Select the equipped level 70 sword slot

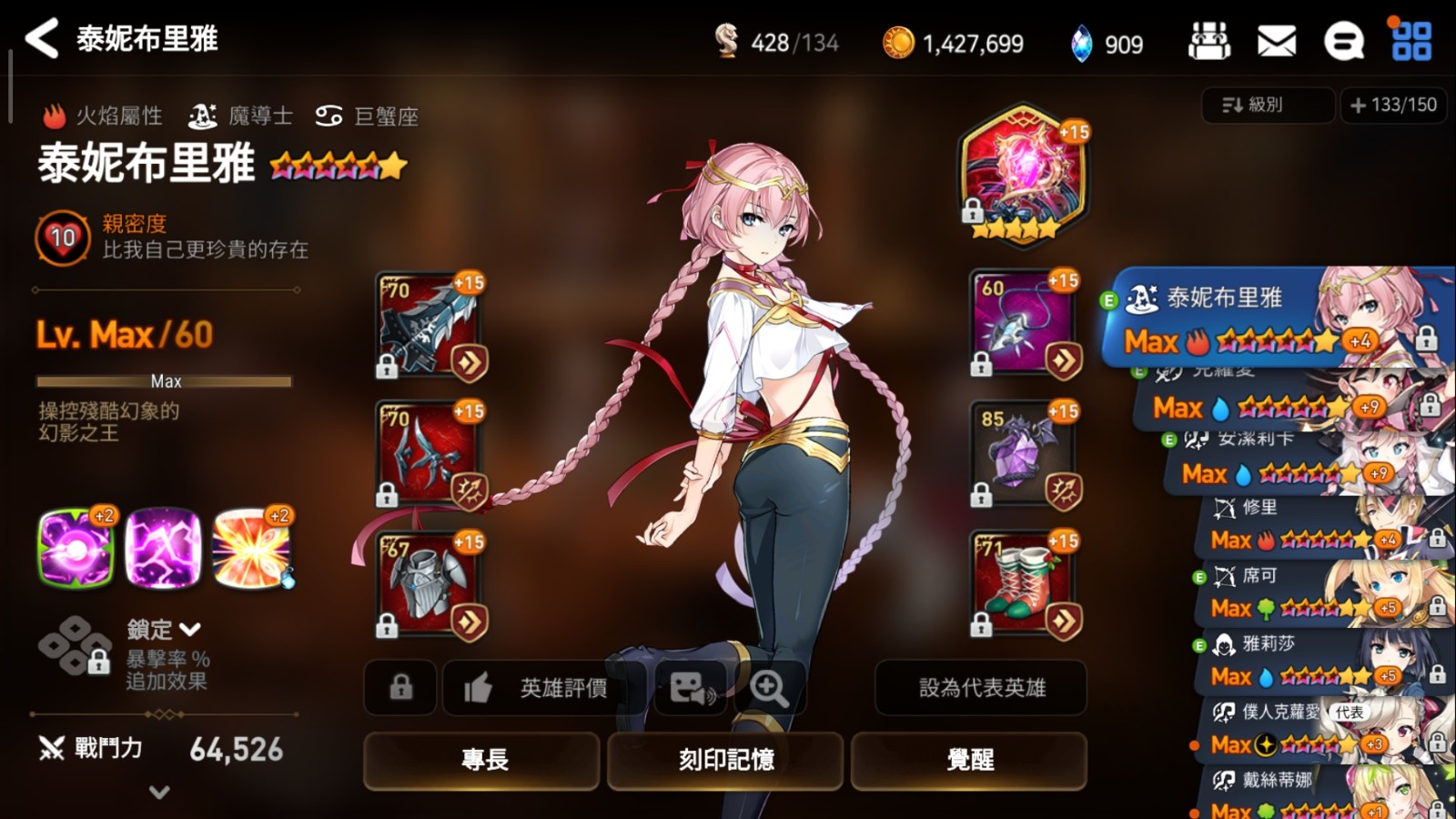[430, 325]
